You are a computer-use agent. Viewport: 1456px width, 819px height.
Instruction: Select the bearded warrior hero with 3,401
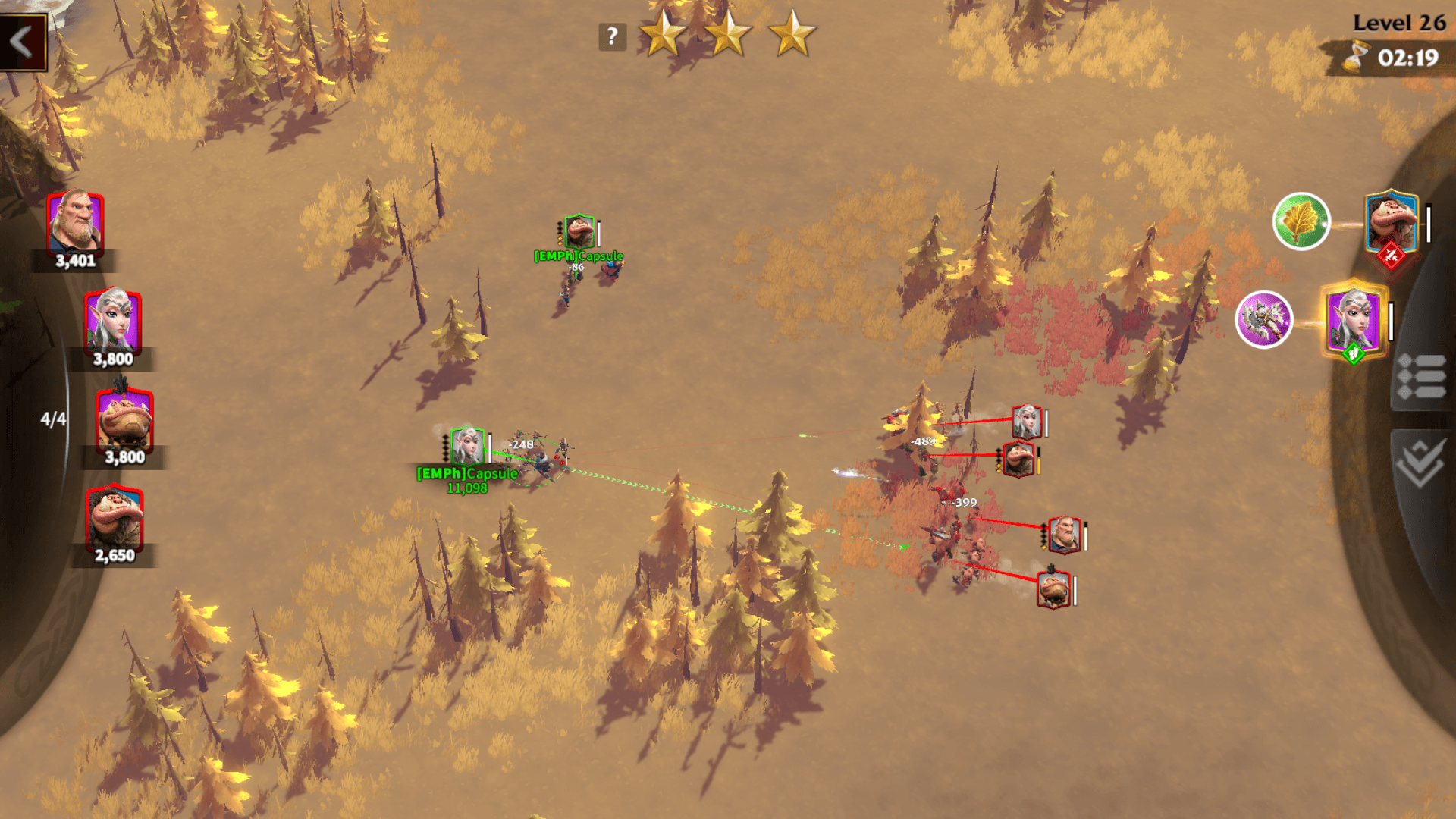74,224
